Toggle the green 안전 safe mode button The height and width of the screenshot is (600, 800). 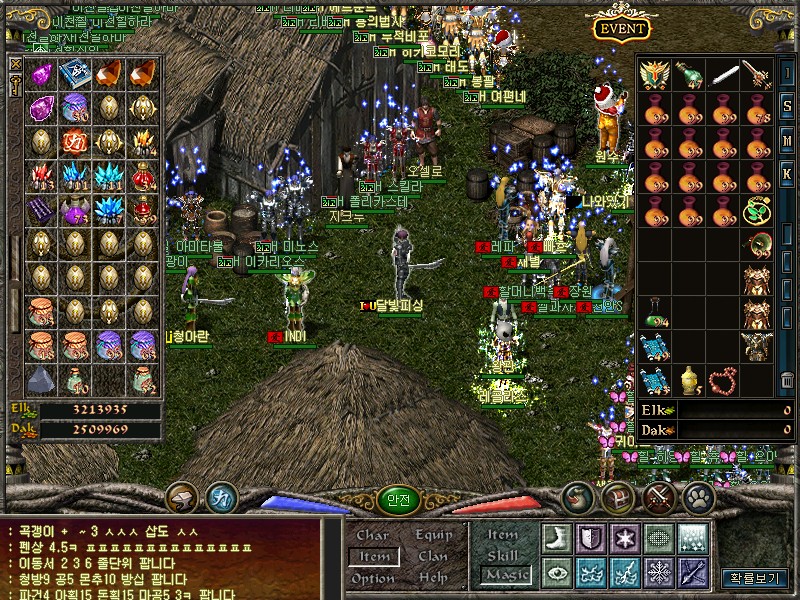[399, 501]
